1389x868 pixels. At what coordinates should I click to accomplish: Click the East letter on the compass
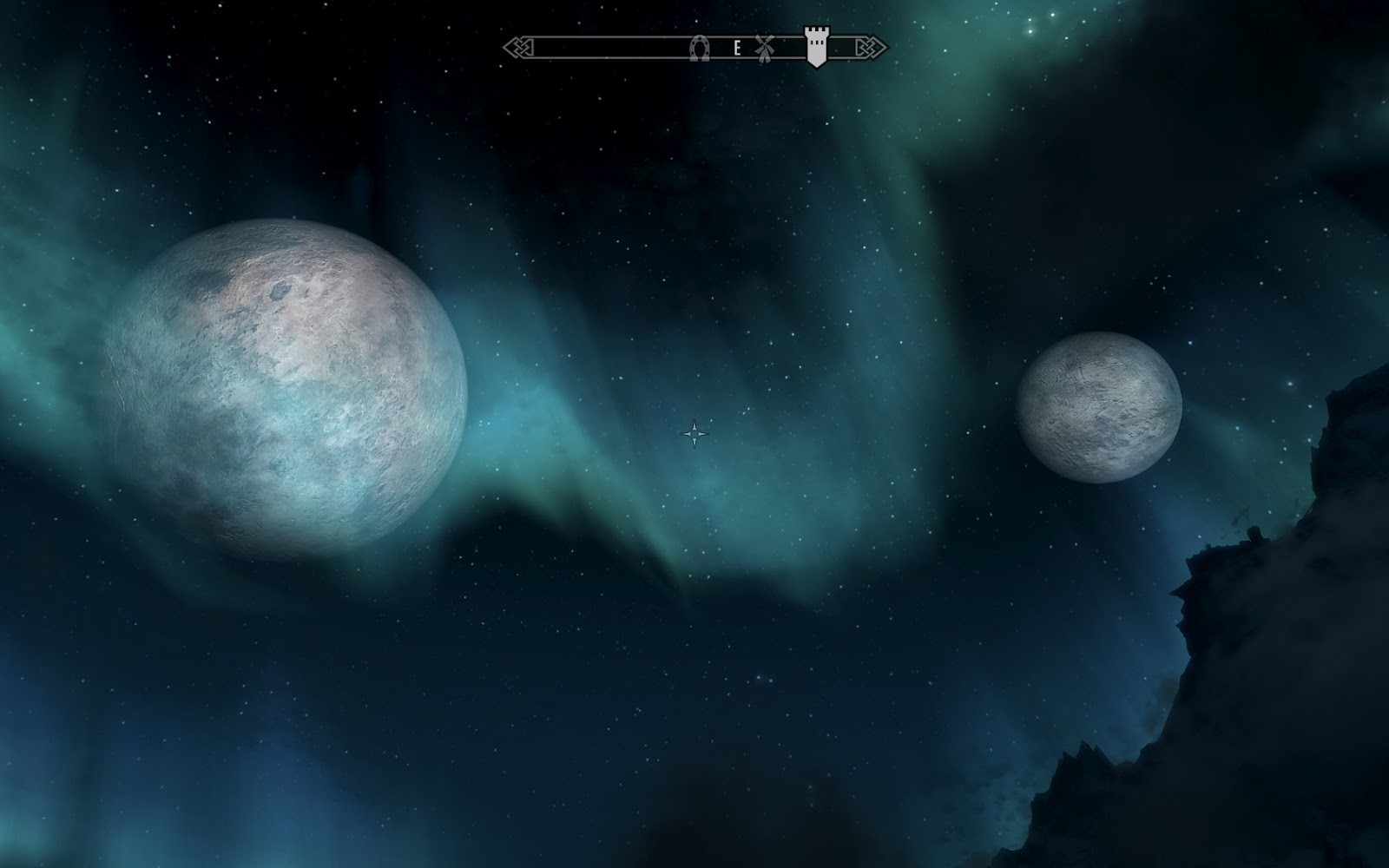[x=737, y=48]
